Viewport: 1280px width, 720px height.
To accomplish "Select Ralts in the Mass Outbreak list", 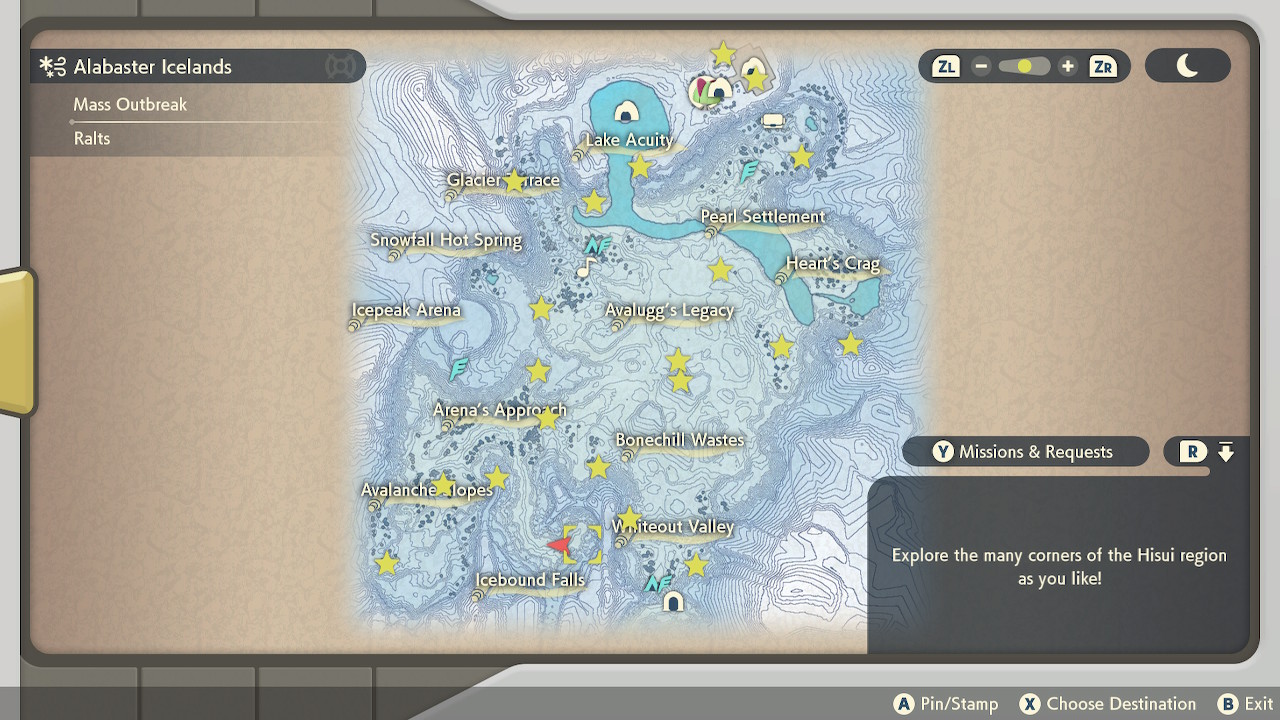I will [92, 139].
